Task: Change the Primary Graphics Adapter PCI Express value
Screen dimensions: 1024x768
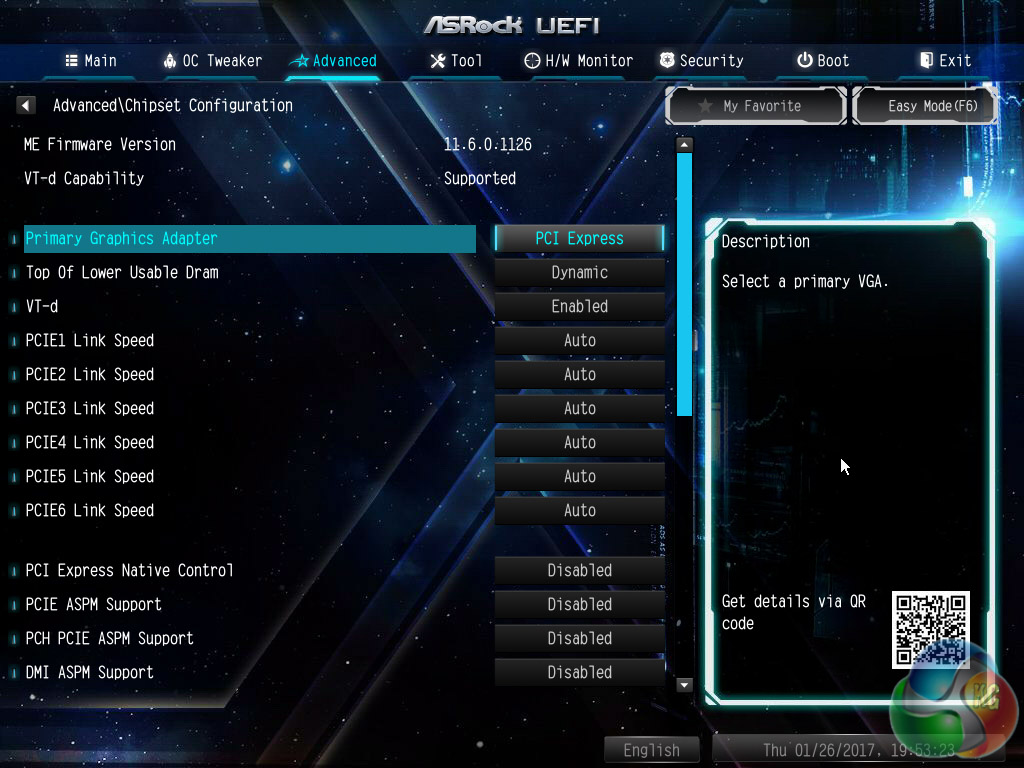Action: [579, 238]
